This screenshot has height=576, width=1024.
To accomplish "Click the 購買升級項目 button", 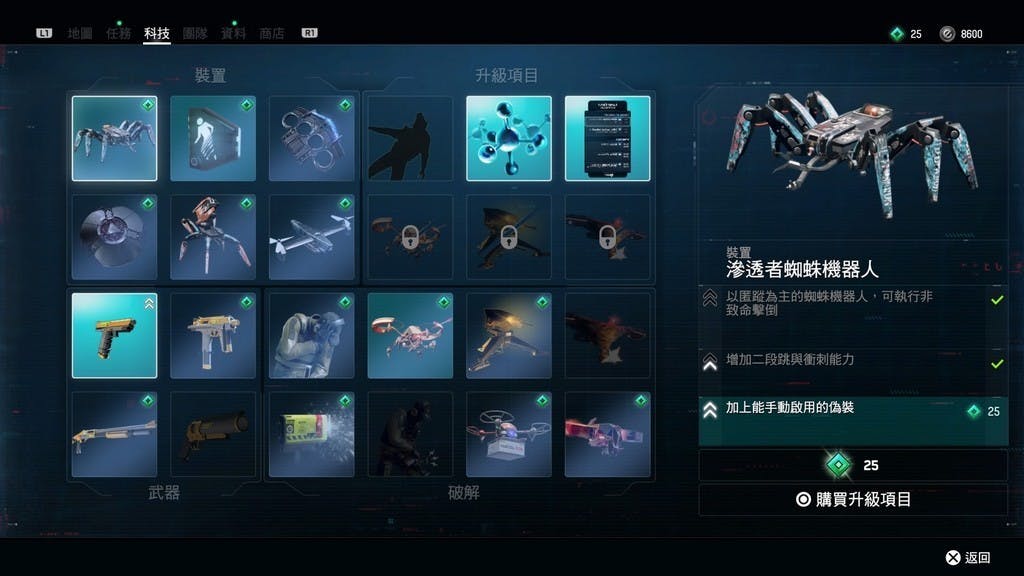I will (852, 499).
